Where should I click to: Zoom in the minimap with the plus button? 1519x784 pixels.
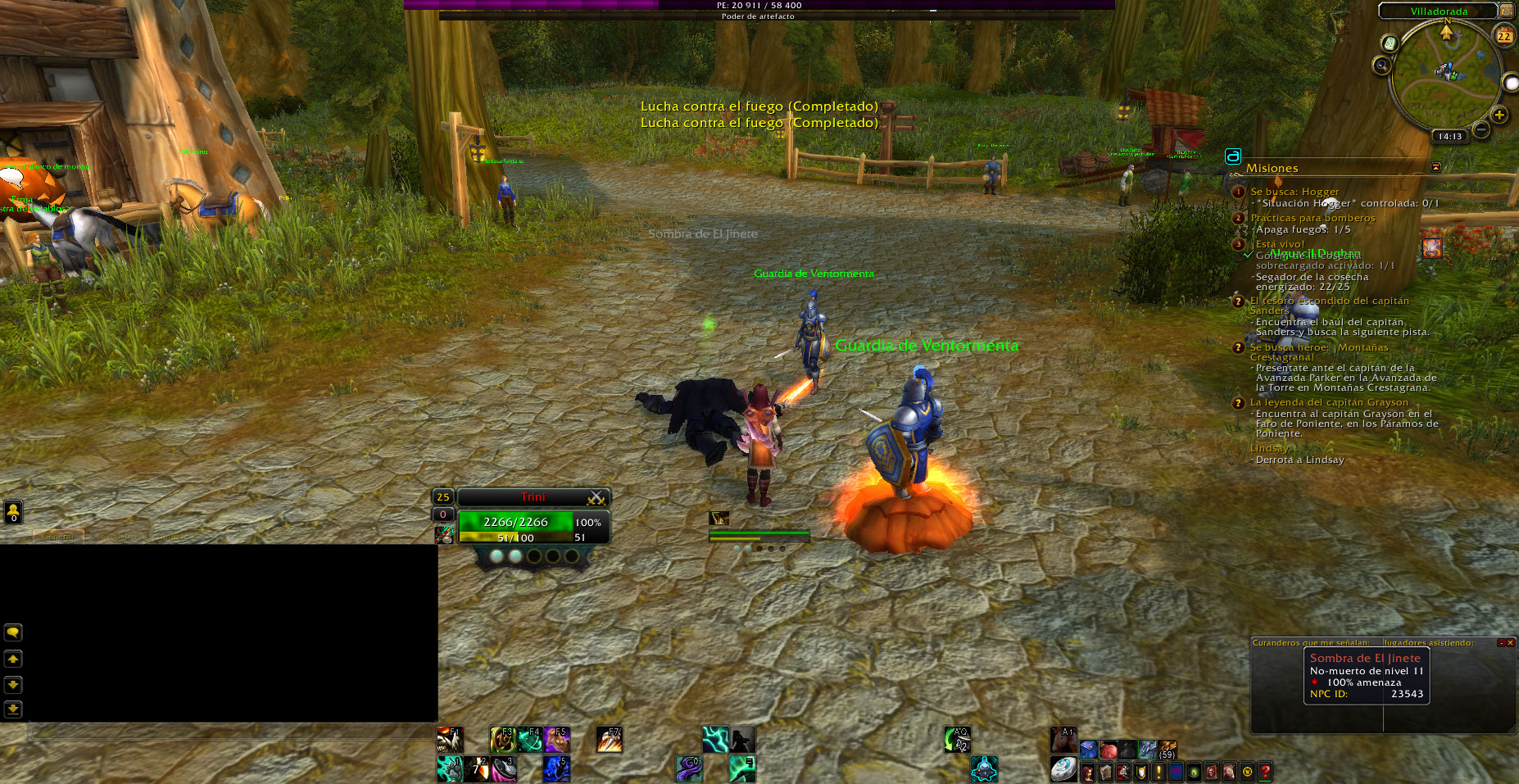[1499, 116]
